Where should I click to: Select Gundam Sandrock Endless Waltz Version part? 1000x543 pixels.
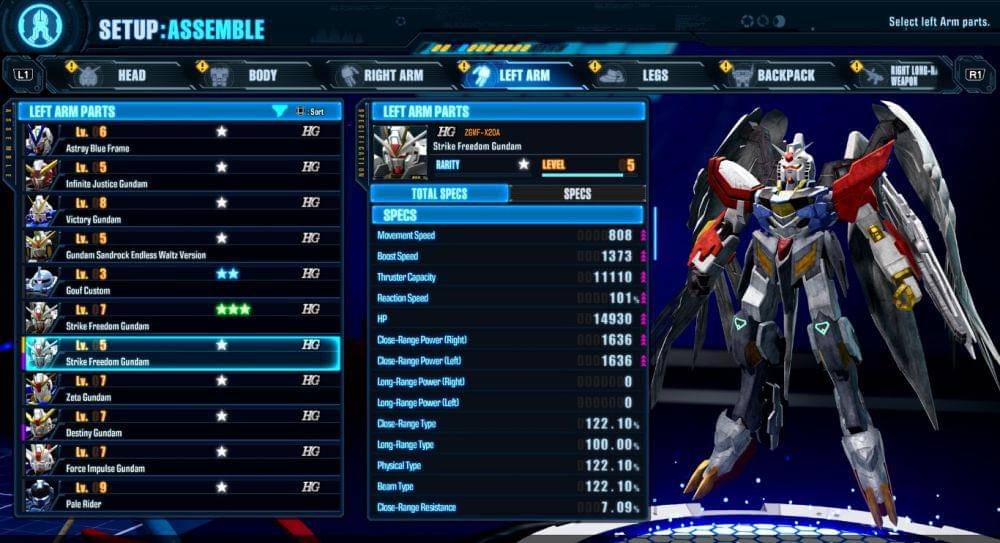point(180,246)
